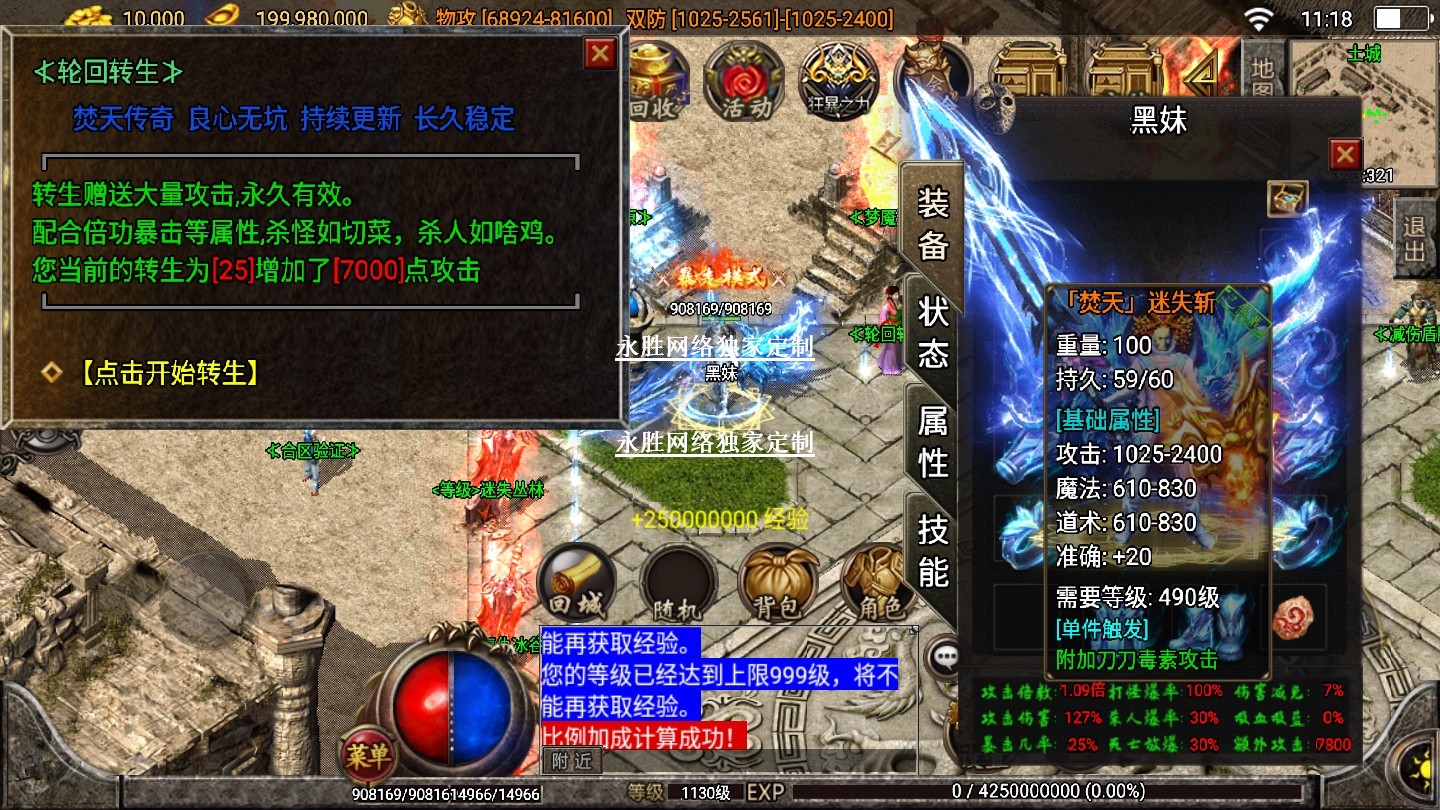Viewport: 1440px width, 810px height.
Task: Choose 点击开始转生 to start rebirth
Action: click(x=168, y=373)
